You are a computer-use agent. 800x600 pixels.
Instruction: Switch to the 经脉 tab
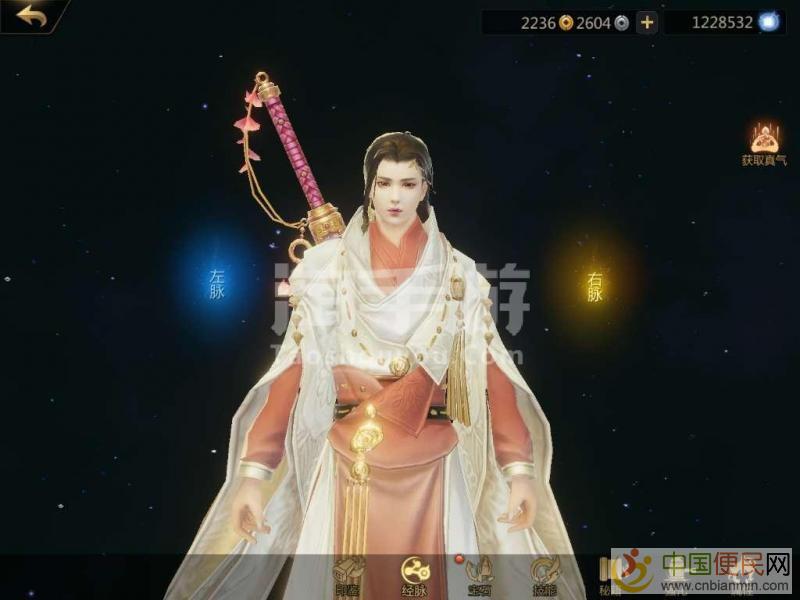coord(416,573)
